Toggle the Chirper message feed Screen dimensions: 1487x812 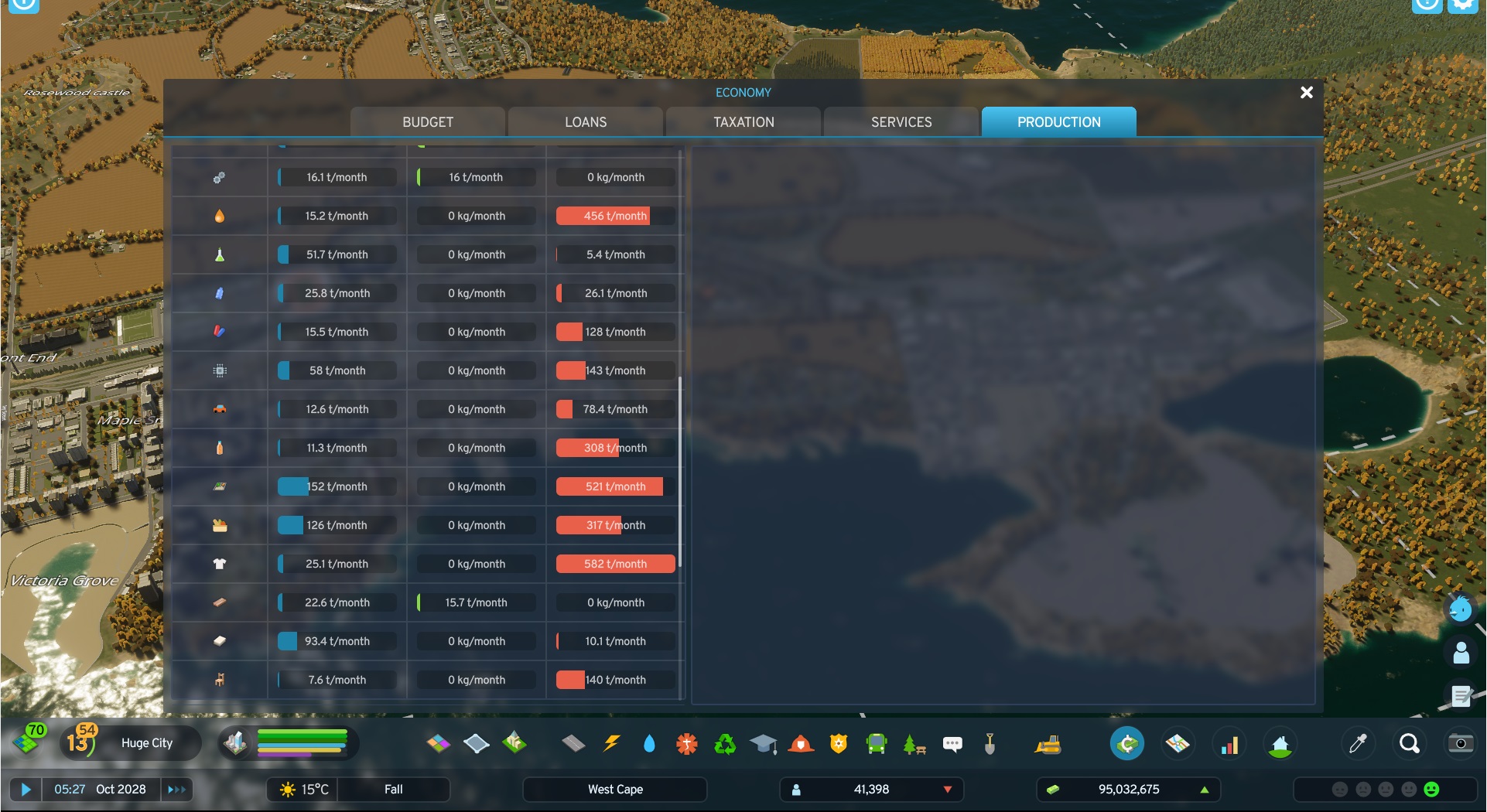click(952, 743)
